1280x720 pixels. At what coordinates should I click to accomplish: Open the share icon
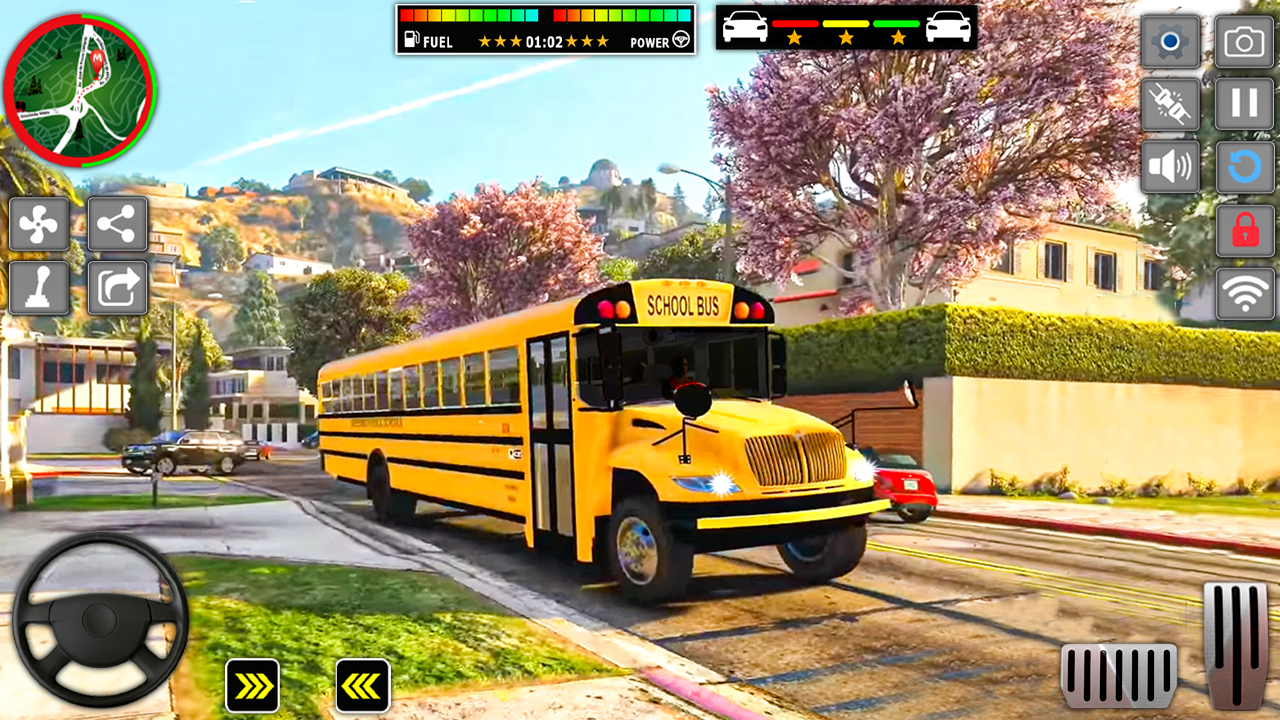(117, 224)
